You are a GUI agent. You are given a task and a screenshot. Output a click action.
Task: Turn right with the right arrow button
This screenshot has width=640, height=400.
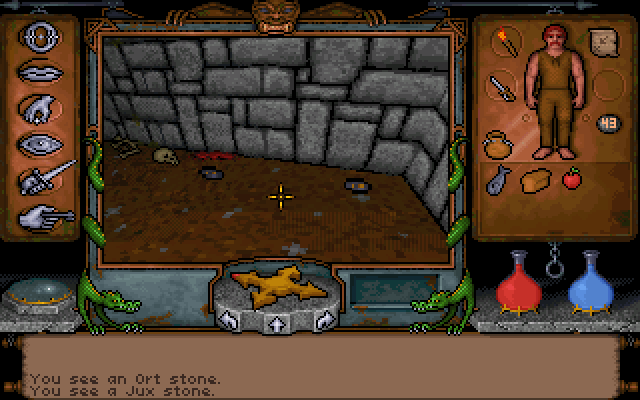tap(325, 320)
